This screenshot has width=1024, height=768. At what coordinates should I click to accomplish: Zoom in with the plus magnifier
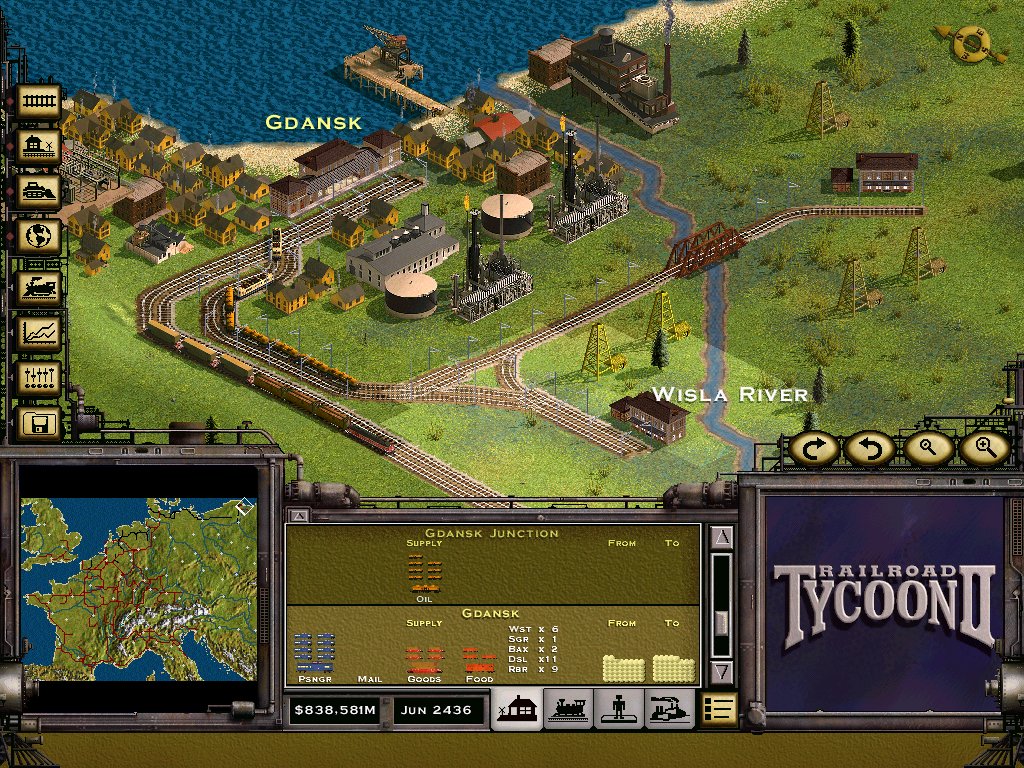coord(984,449)
